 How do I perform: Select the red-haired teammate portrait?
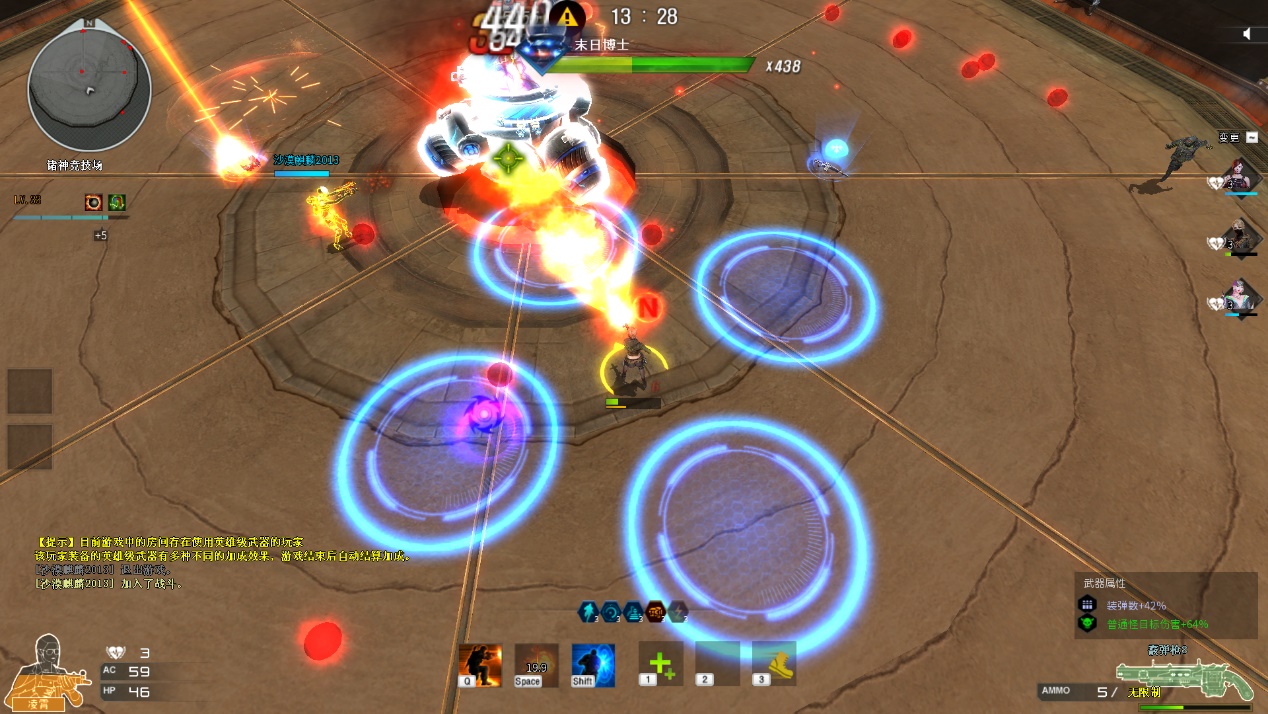(1241, 173)
